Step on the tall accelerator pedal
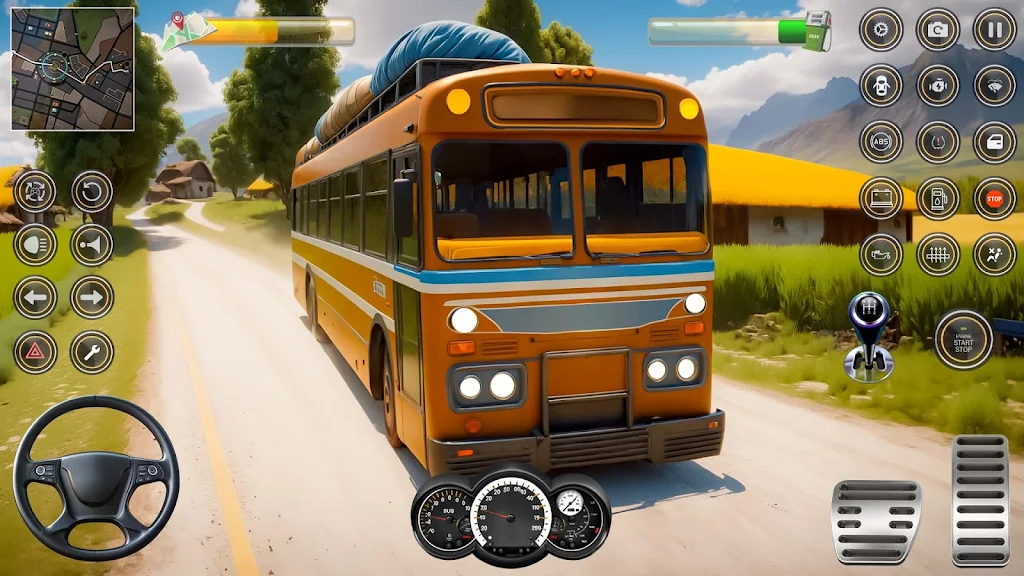1024x576 pixels. coord(980,500)
